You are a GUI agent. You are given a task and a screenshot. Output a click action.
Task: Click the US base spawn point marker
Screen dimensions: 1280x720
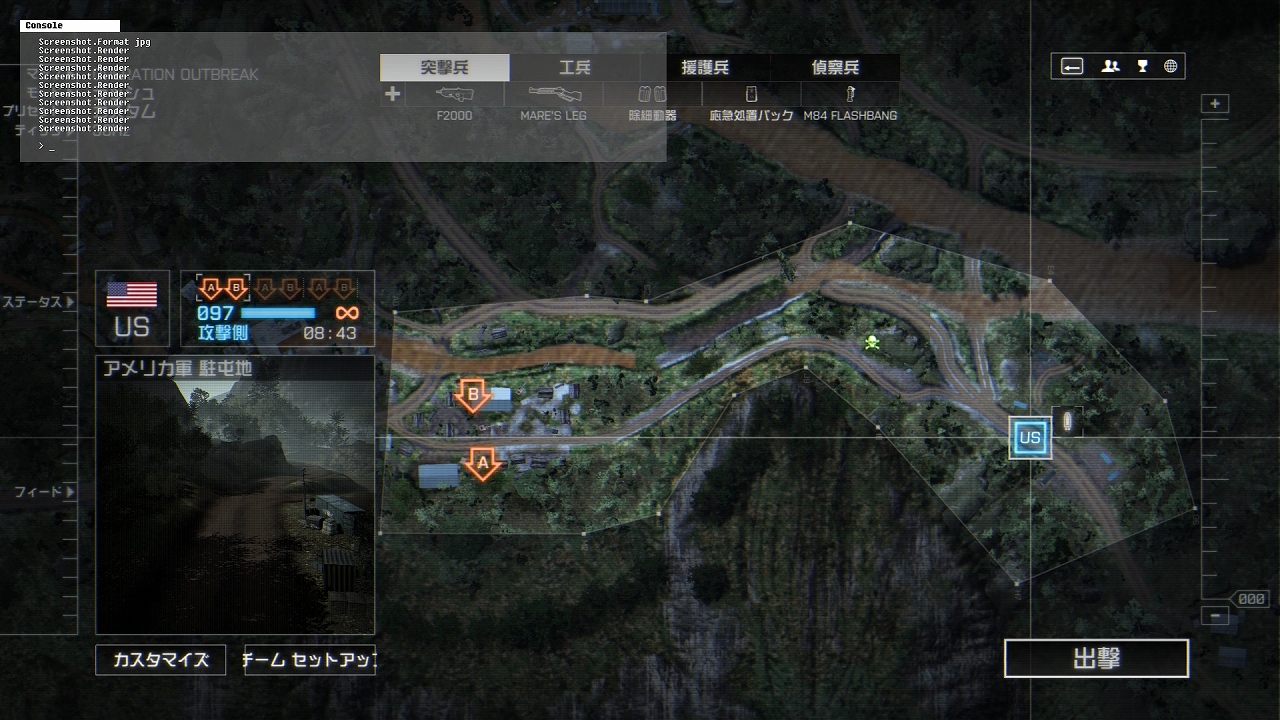click(1030, 438)
